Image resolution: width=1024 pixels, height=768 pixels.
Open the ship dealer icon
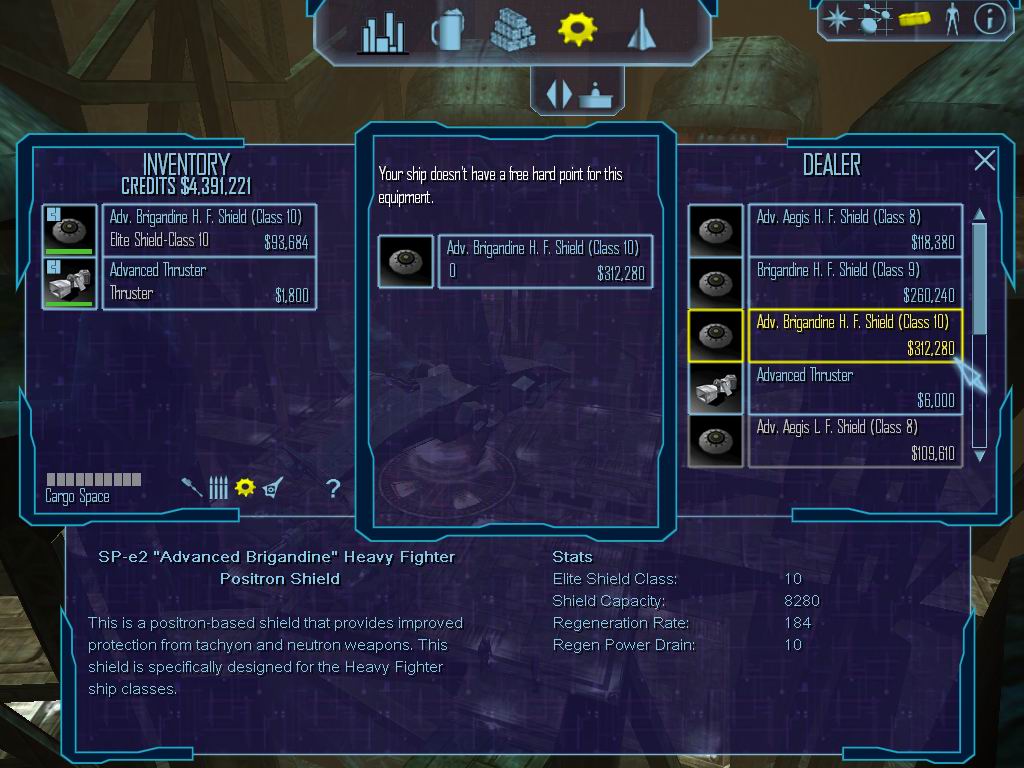(x=640, y=31)
